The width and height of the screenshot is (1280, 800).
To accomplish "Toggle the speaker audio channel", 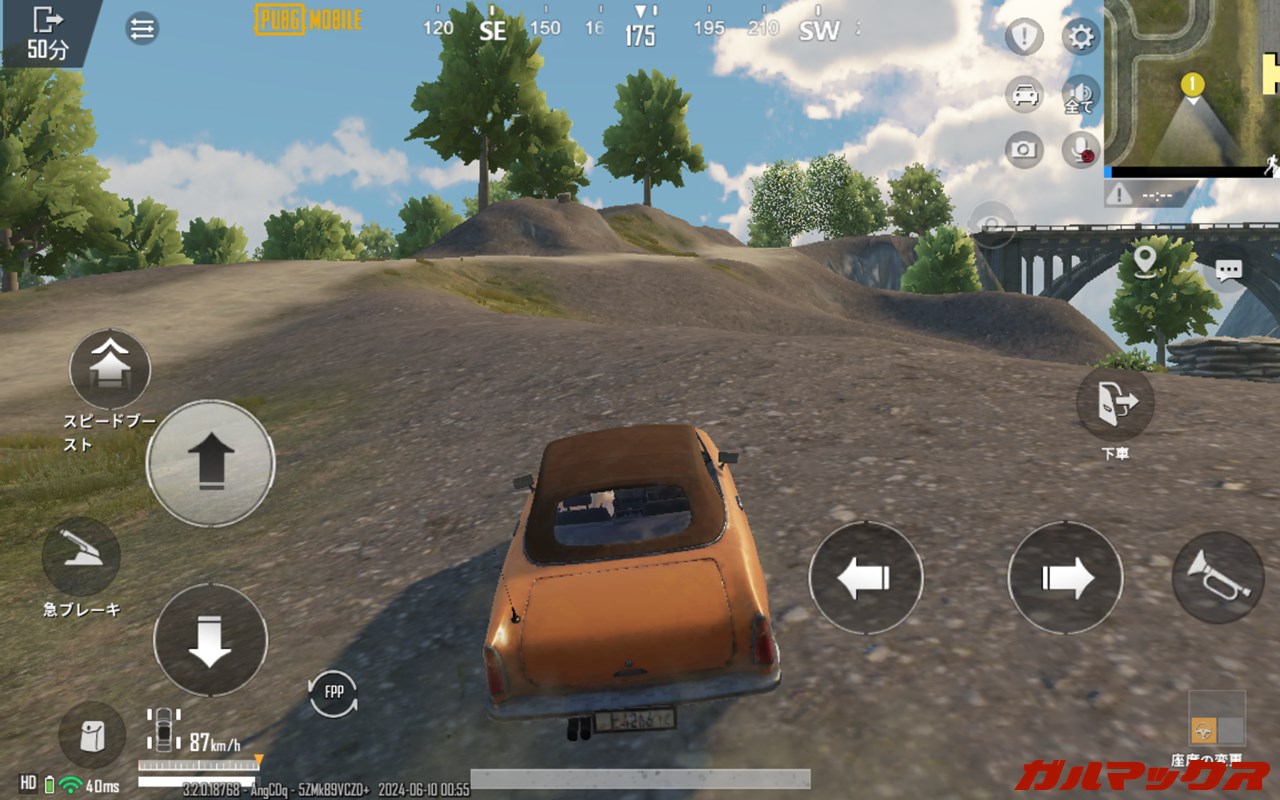I will [1081, 93].
